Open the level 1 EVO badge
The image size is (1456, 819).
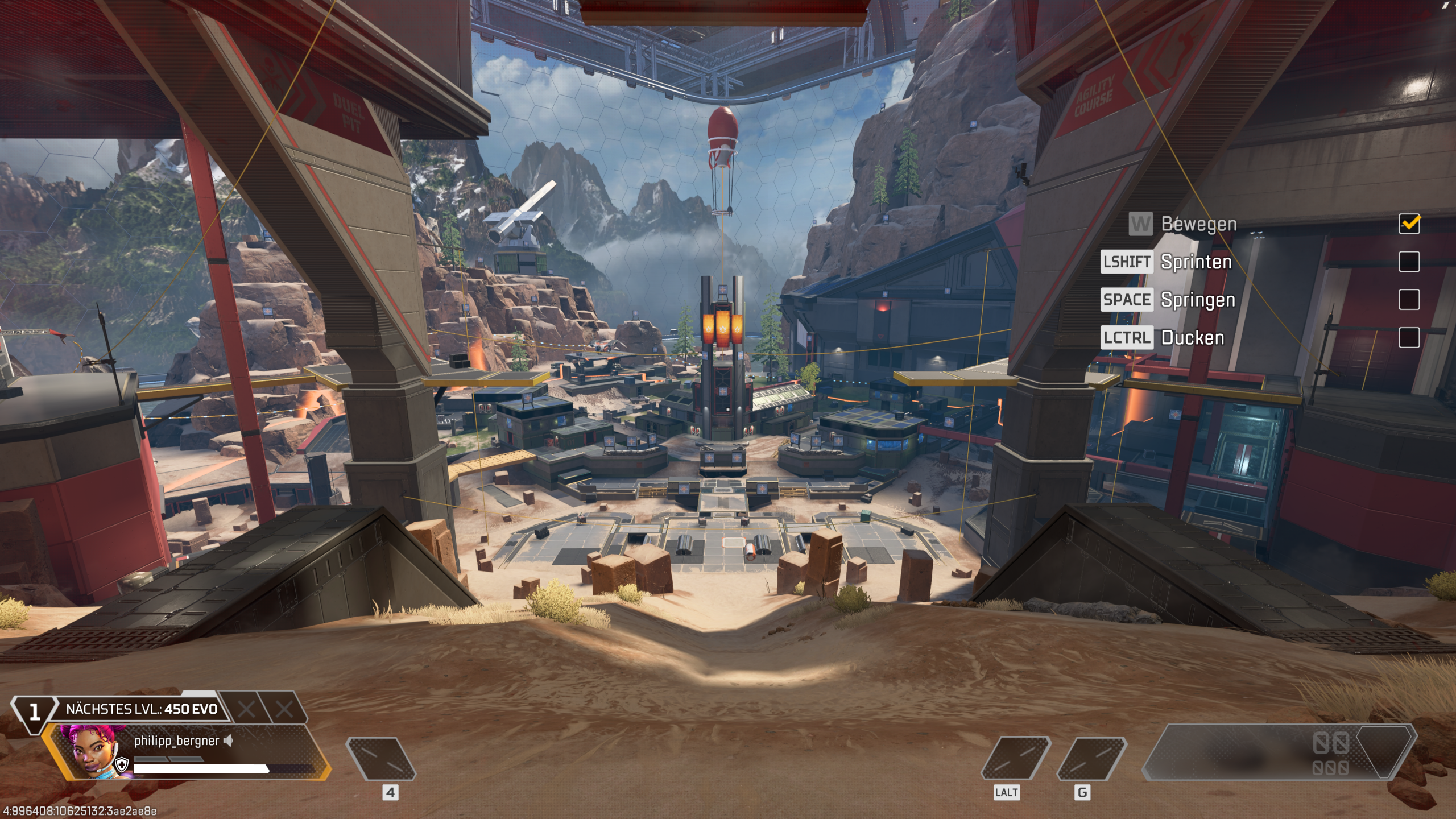pyautogui.click(x=34, y=711)
